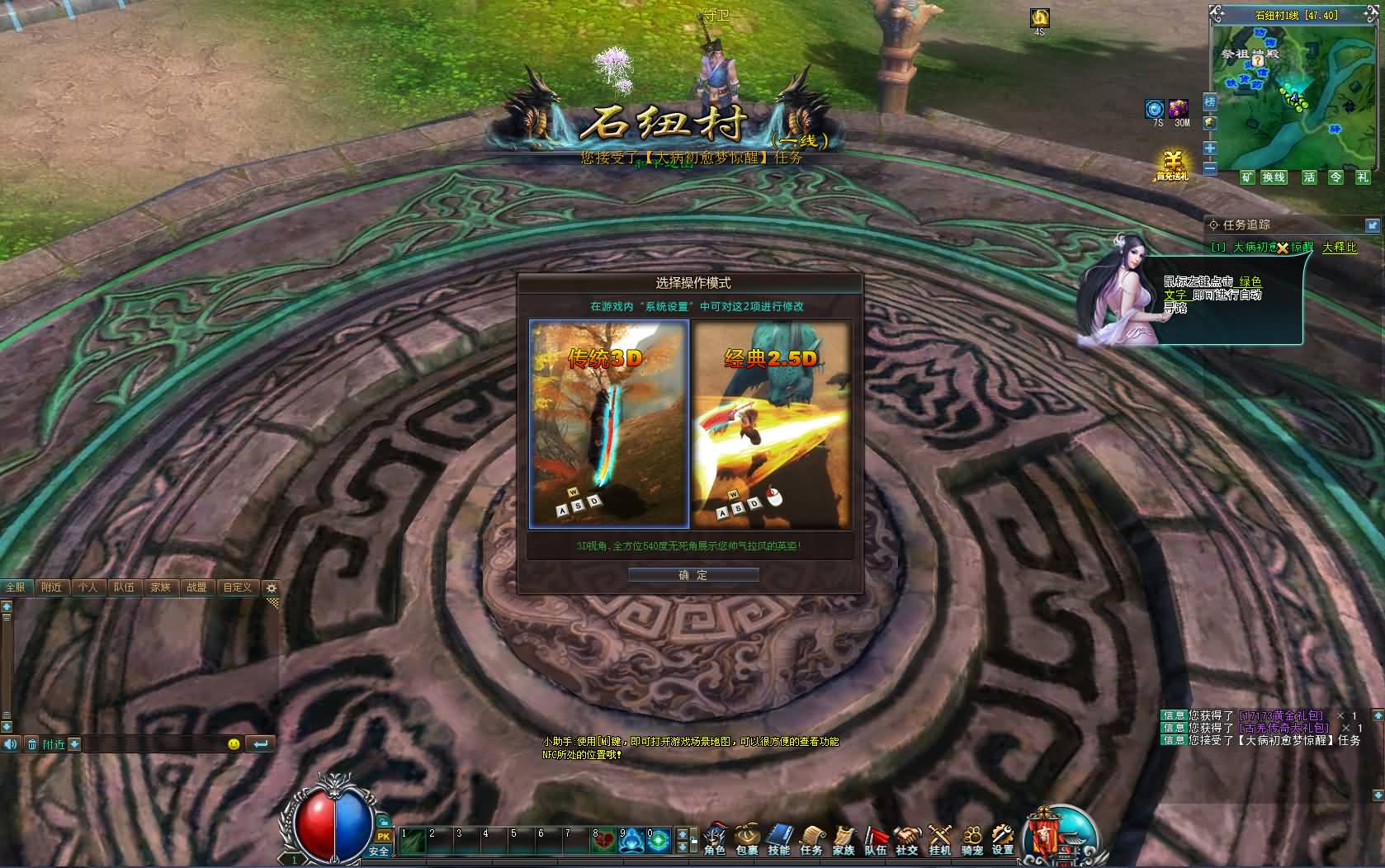Viewport: 1385px width, 868px height.
Task: Open the 首充送礼 first-recharge gift icon
Action: [x=1172, y=164]
